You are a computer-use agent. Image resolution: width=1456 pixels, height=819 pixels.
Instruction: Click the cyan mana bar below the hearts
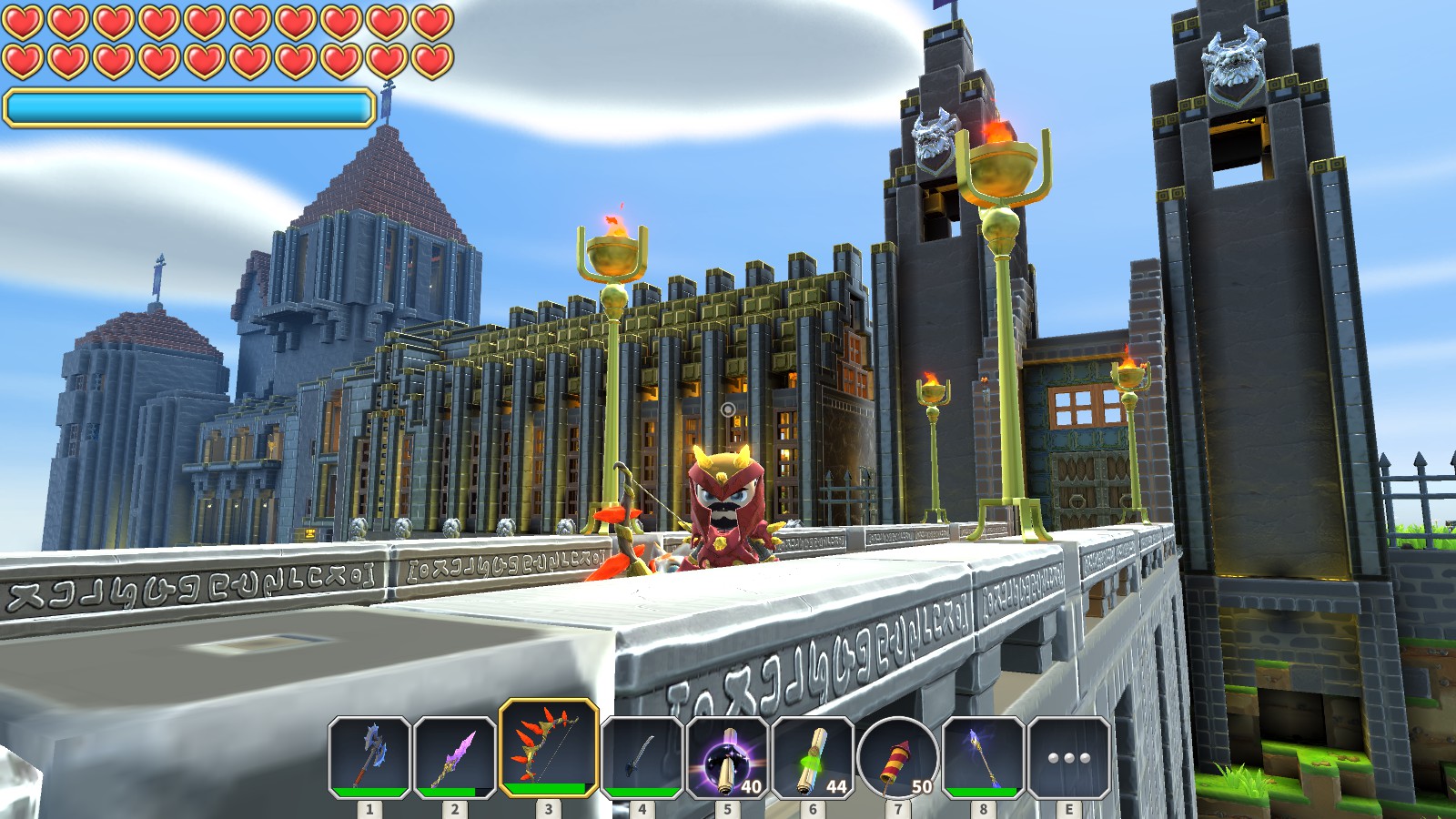coord(187,107)
